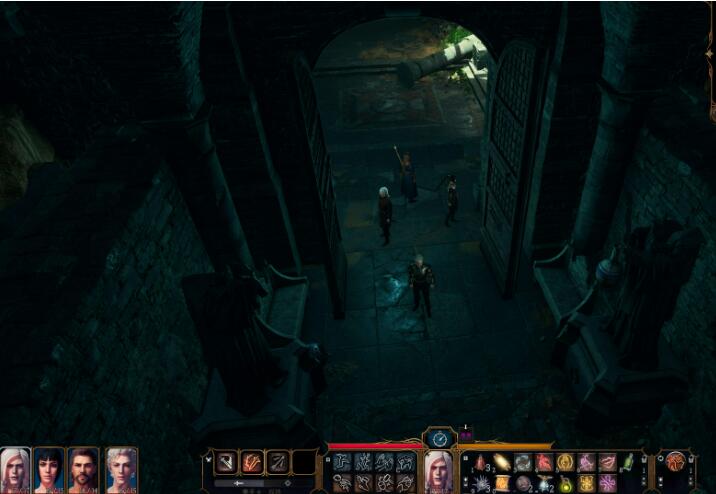Select the short blond-haired party portrait
Viewport: 716px width, 494px height.
point(120,467)
